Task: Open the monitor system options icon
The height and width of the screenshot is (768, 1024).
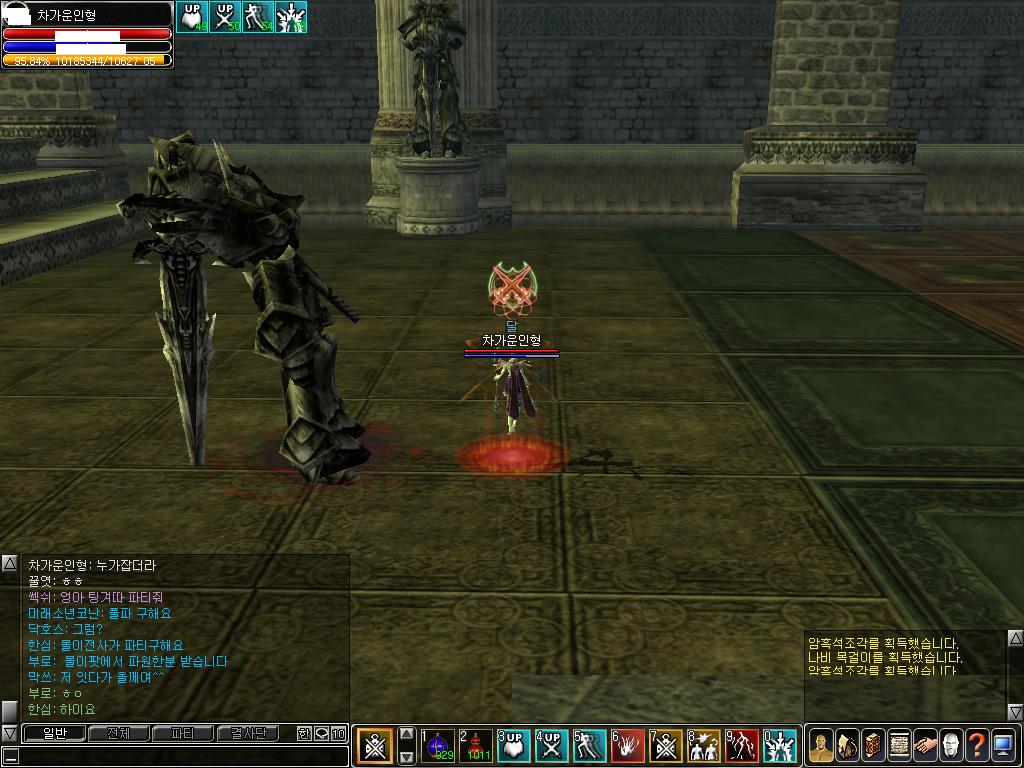Action: [1003, 745]
